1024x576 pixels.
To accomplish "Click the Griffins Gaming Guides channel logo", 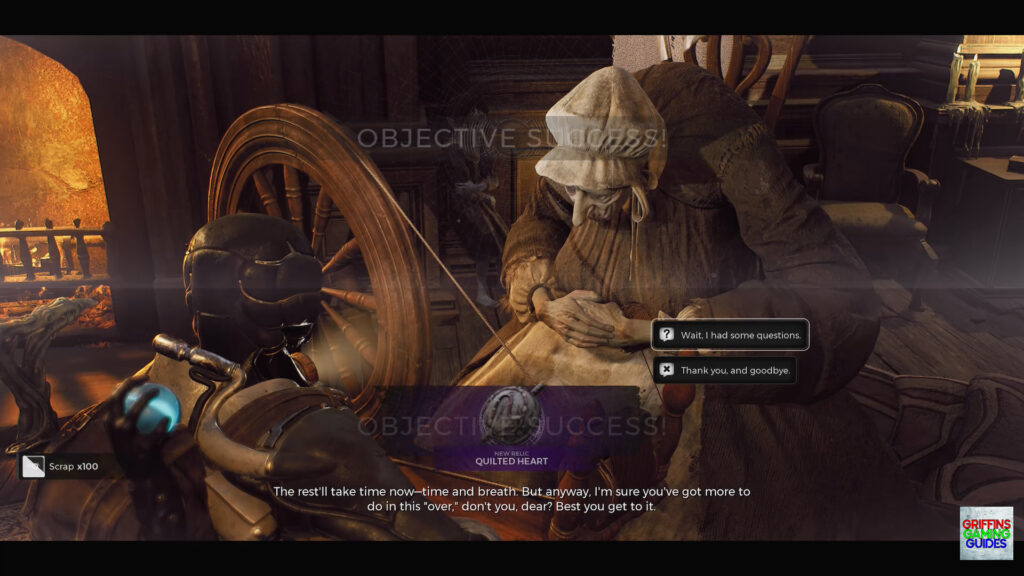I will tap(986, 533).
